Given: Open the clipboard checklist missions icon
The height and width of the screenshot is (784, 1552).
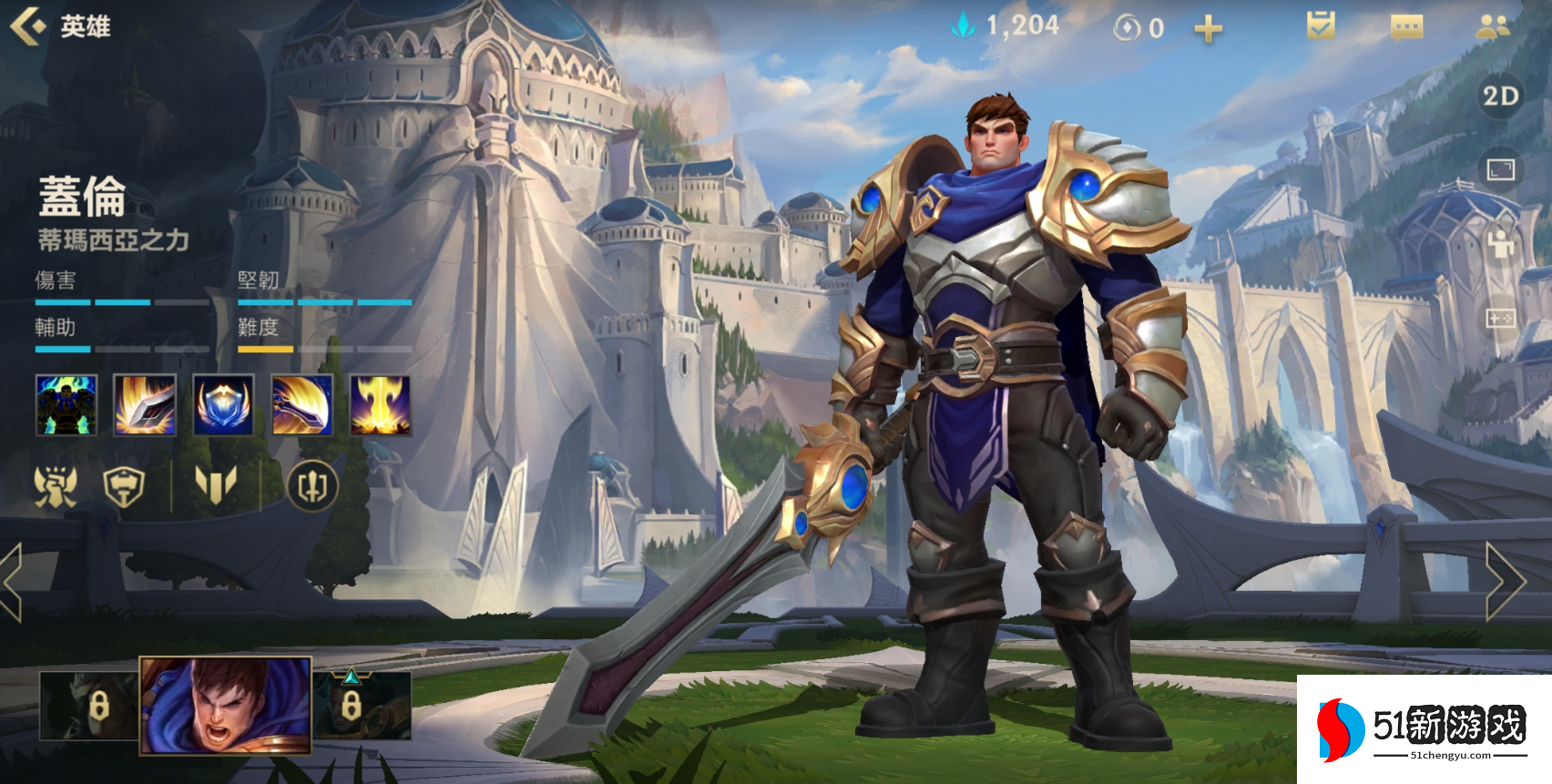Looking at the screenshot, I should click(x=1320, y=26).
